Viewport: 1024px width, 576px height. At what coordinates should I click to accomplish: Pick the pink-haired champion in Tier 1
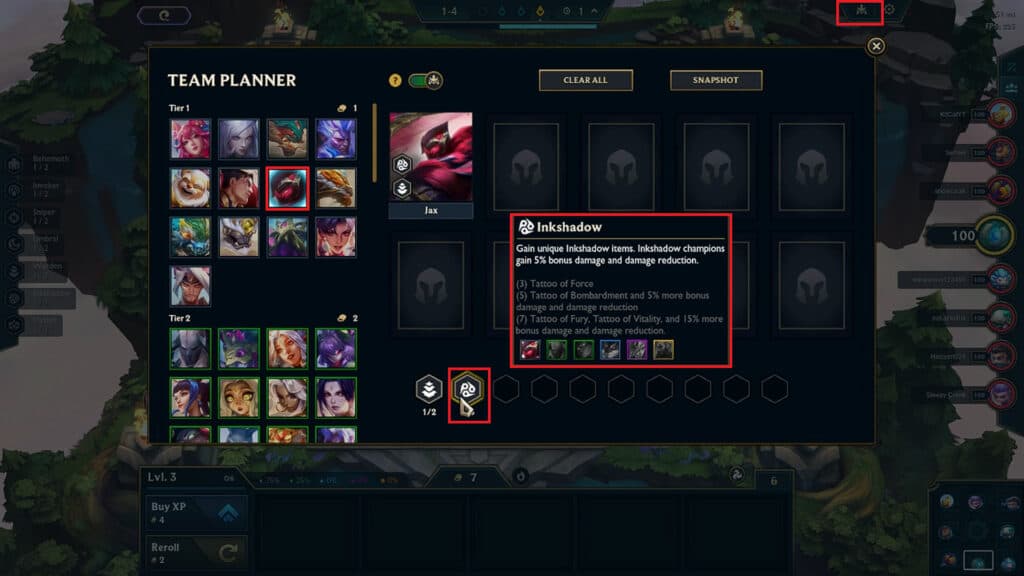[189, 139]
